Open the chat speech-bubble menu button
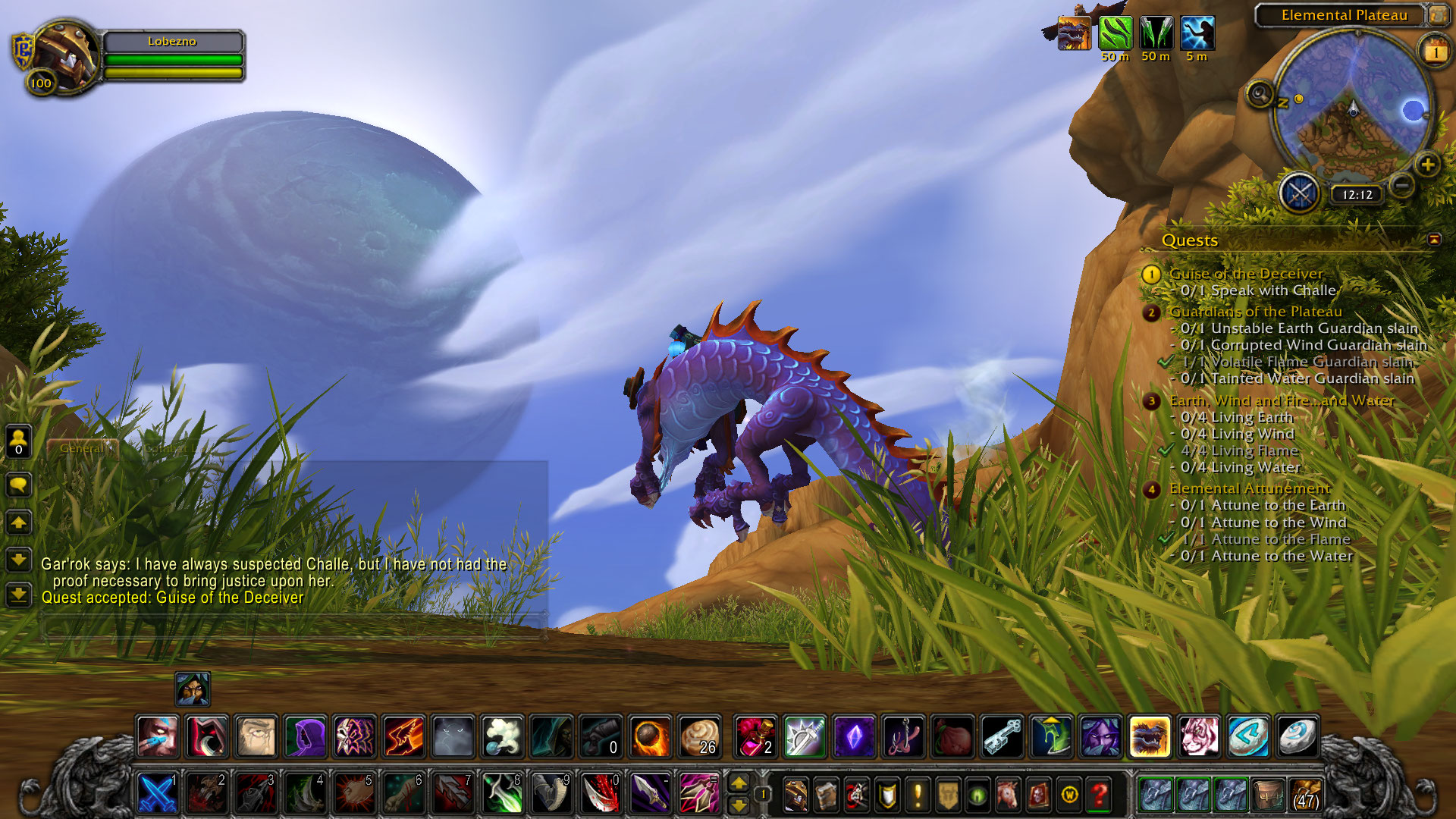1456x819 pixels. [19, 485]
